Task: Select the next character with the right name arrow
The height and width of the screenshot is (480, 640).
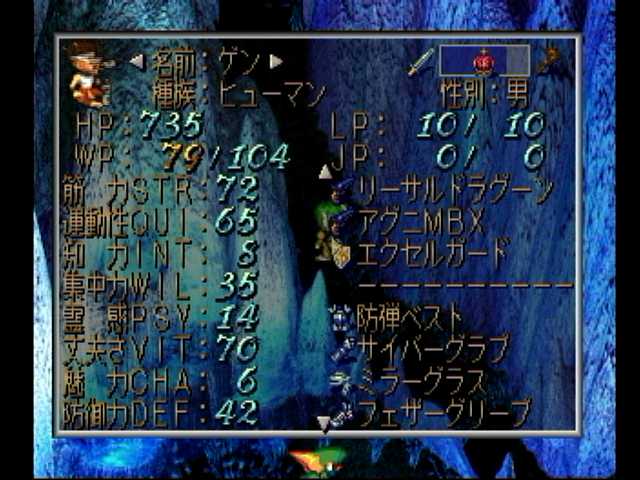Action: 276,62
